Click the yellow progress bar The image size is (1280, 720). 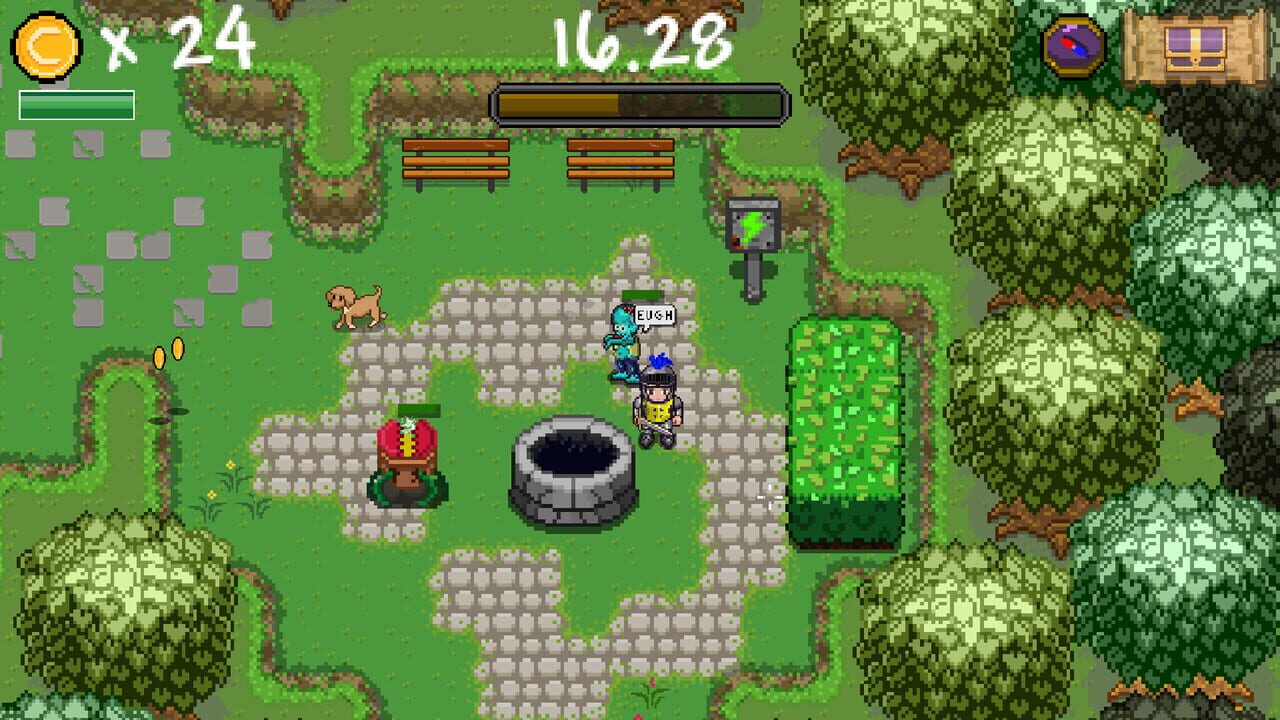coord(640,102)
